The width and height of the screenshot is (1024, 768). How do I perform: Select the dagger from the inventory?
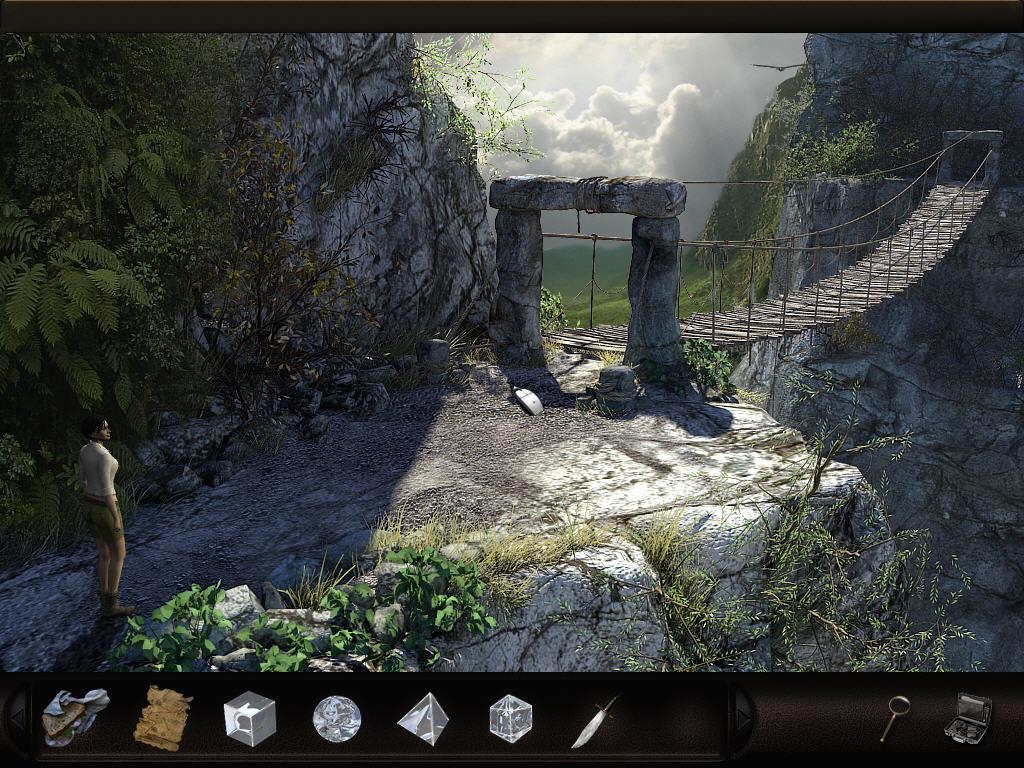tap(595, 721)
